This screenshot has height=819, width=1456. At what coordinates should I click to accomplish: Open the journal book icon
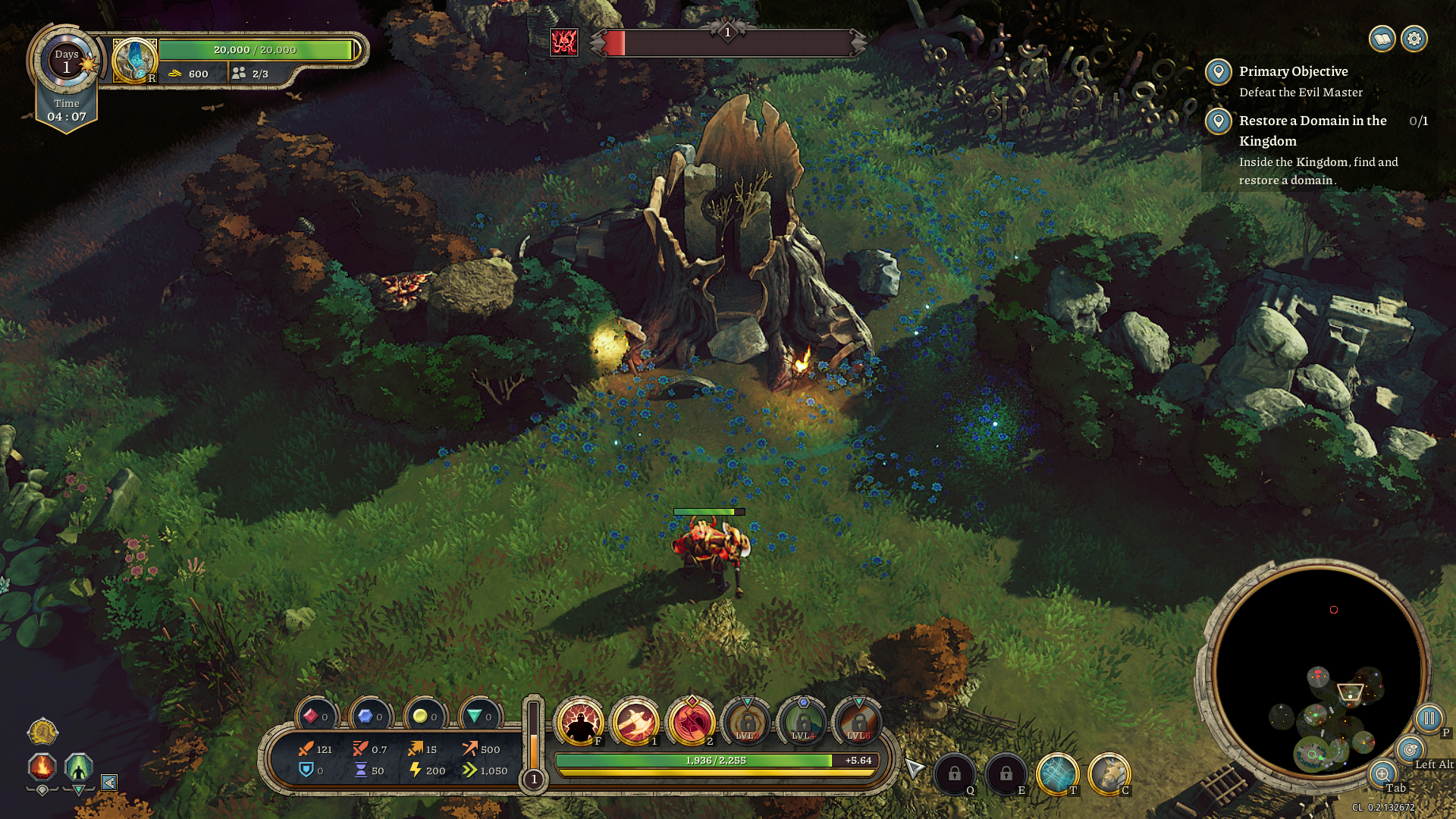[1382, 39]
